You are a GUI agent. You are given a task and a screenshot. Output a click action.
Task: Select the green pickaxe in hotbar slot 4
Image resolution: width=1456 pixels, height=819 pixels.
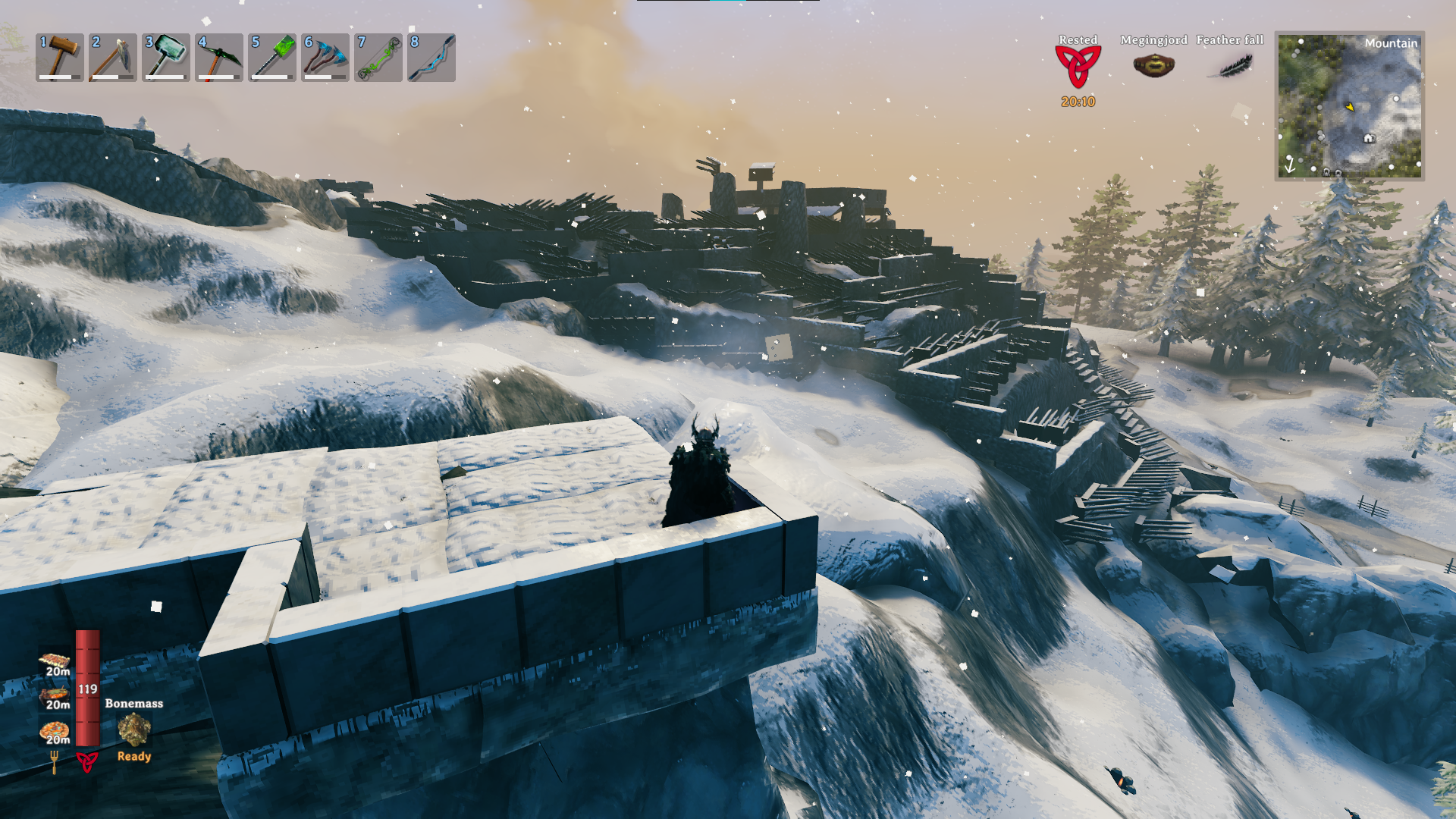point(219,57)
